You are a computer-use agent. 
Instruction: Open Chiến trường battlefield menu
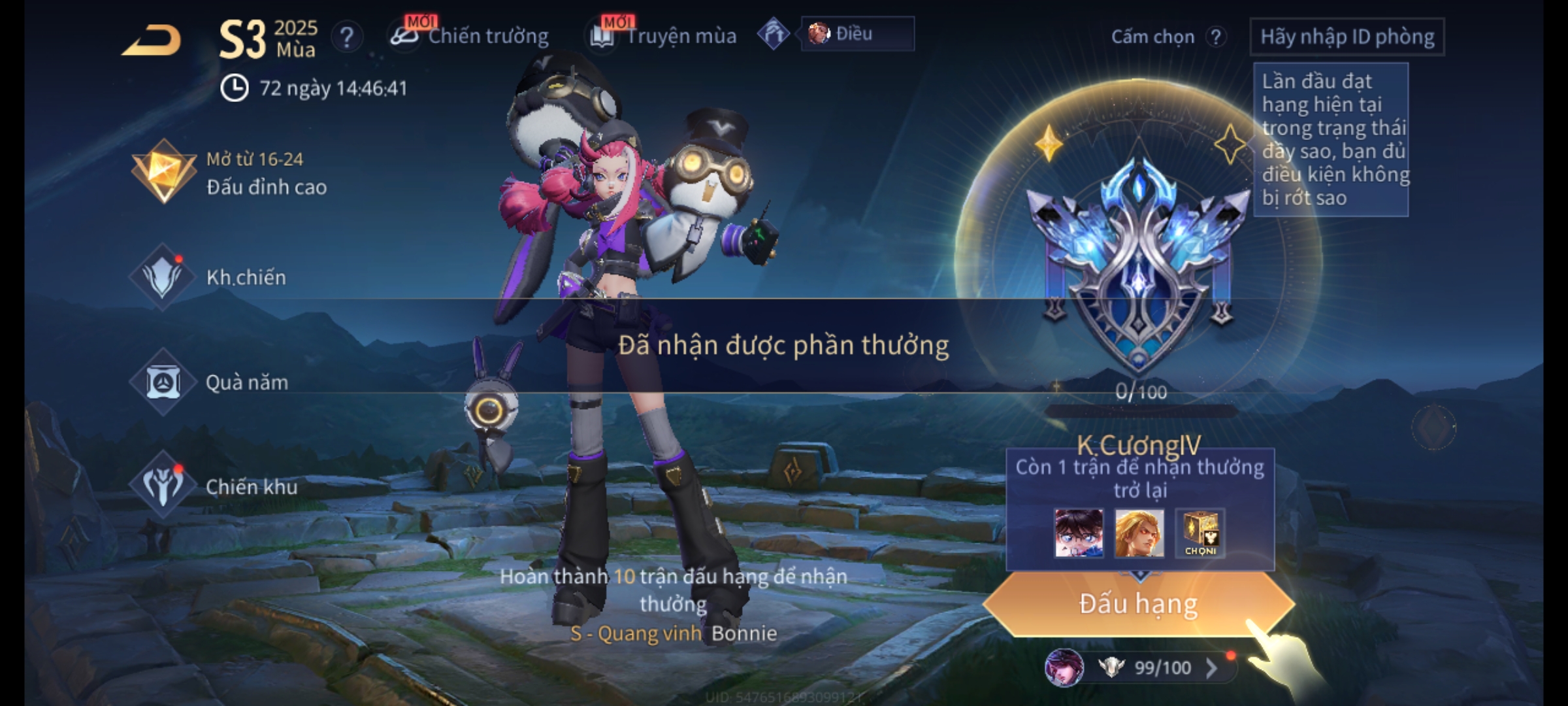470,36
